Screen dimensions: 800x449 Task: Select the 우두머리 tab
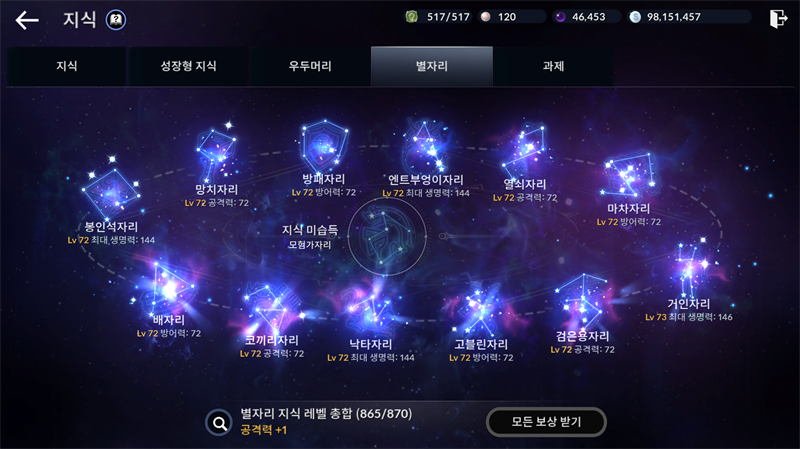(x=309, y=67)
